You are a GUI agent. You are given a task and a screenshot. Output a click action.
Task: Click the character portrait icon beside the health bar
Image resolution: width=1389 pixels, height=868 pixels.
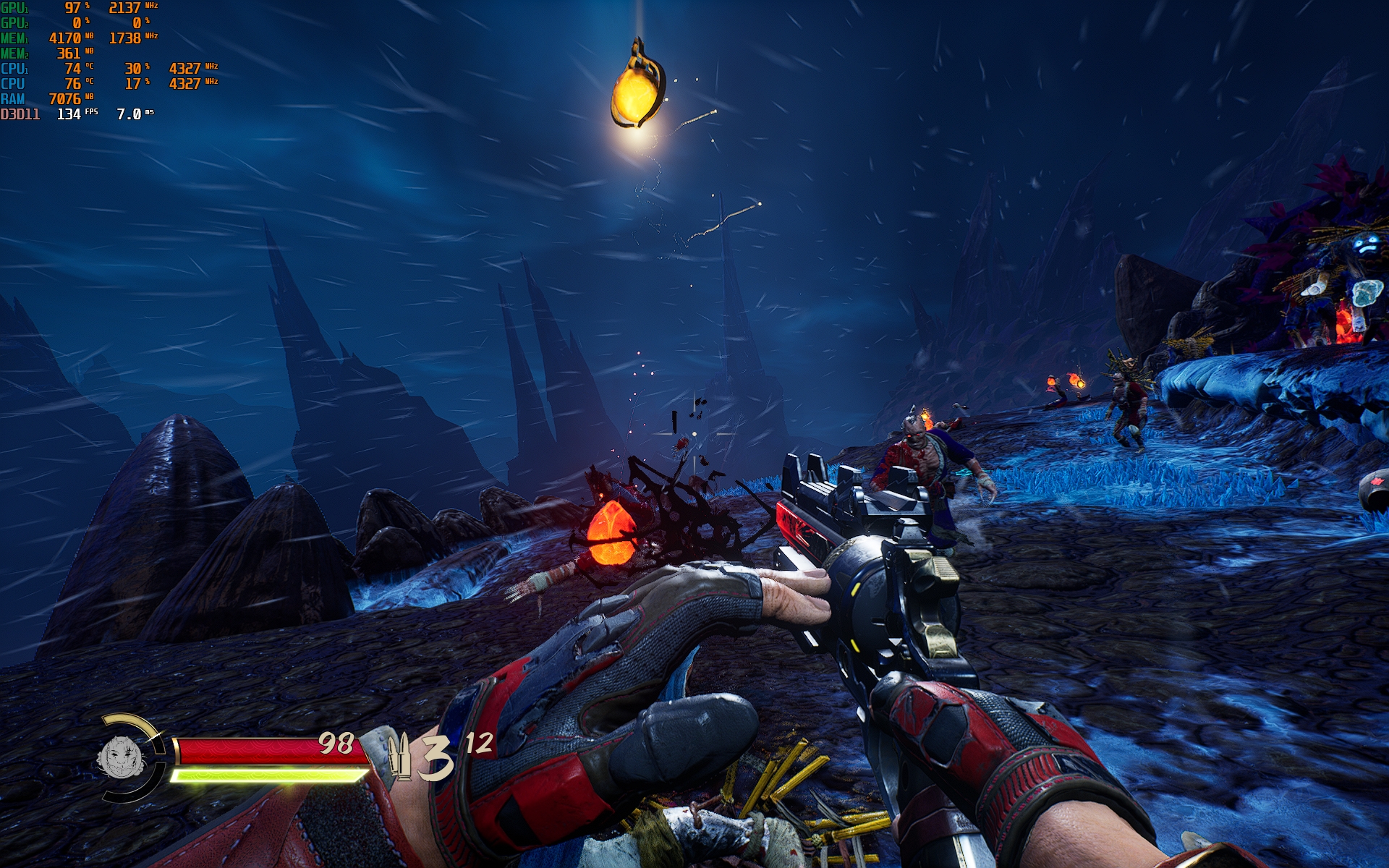point(122,757)
